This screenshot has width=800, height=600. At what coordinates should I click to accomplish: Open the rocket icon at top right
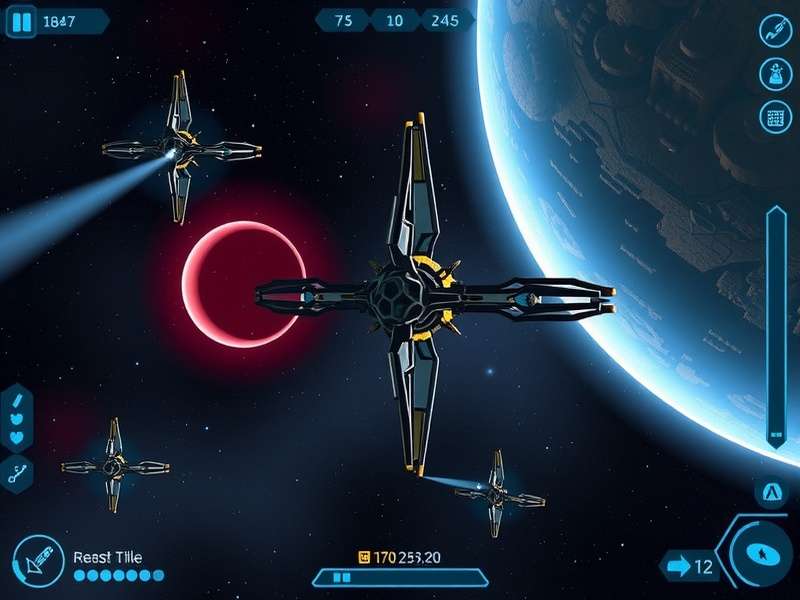click(x=776, y=31)
